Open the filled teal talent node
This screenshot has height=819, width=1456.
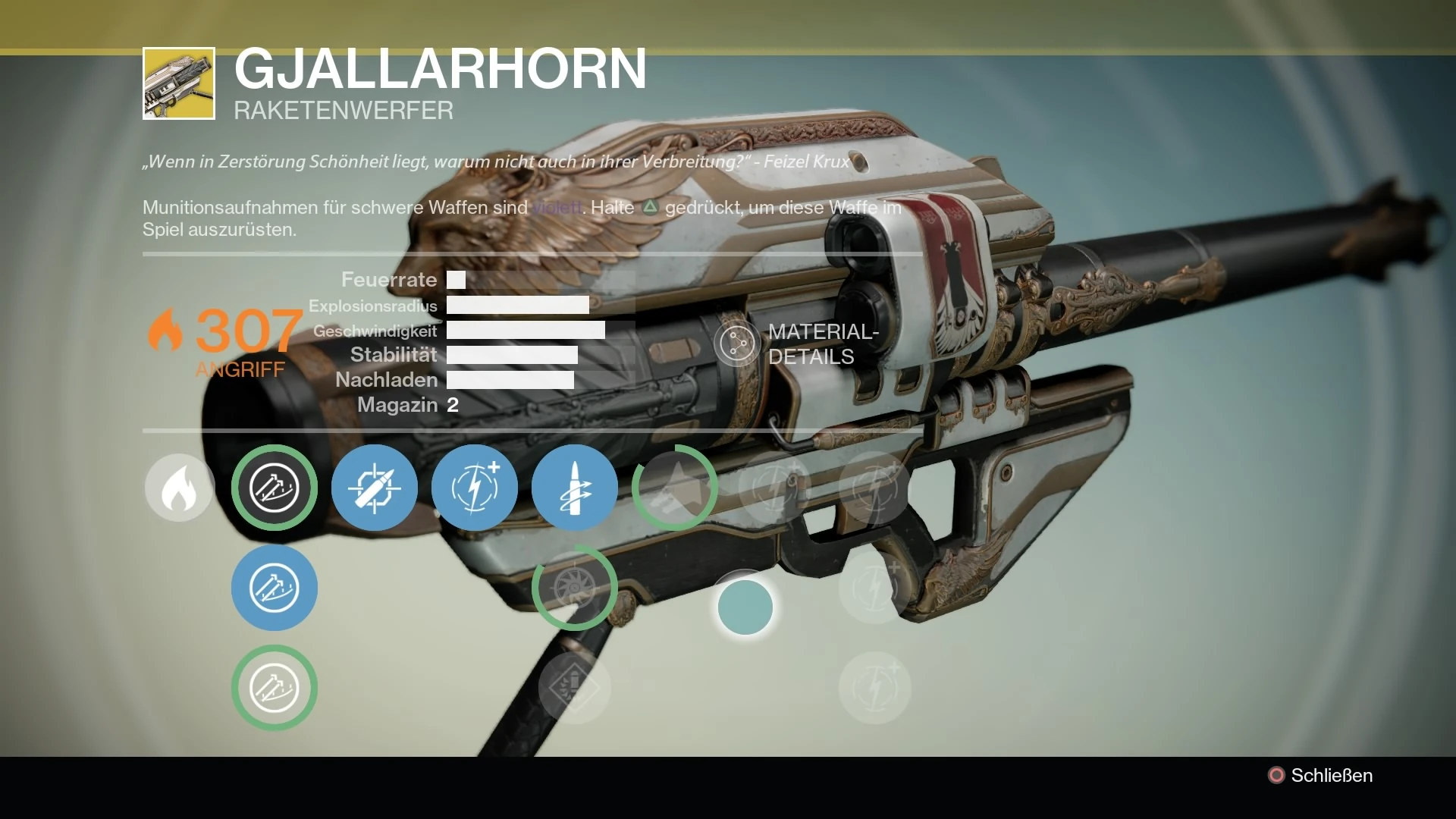tap(746, 607)
